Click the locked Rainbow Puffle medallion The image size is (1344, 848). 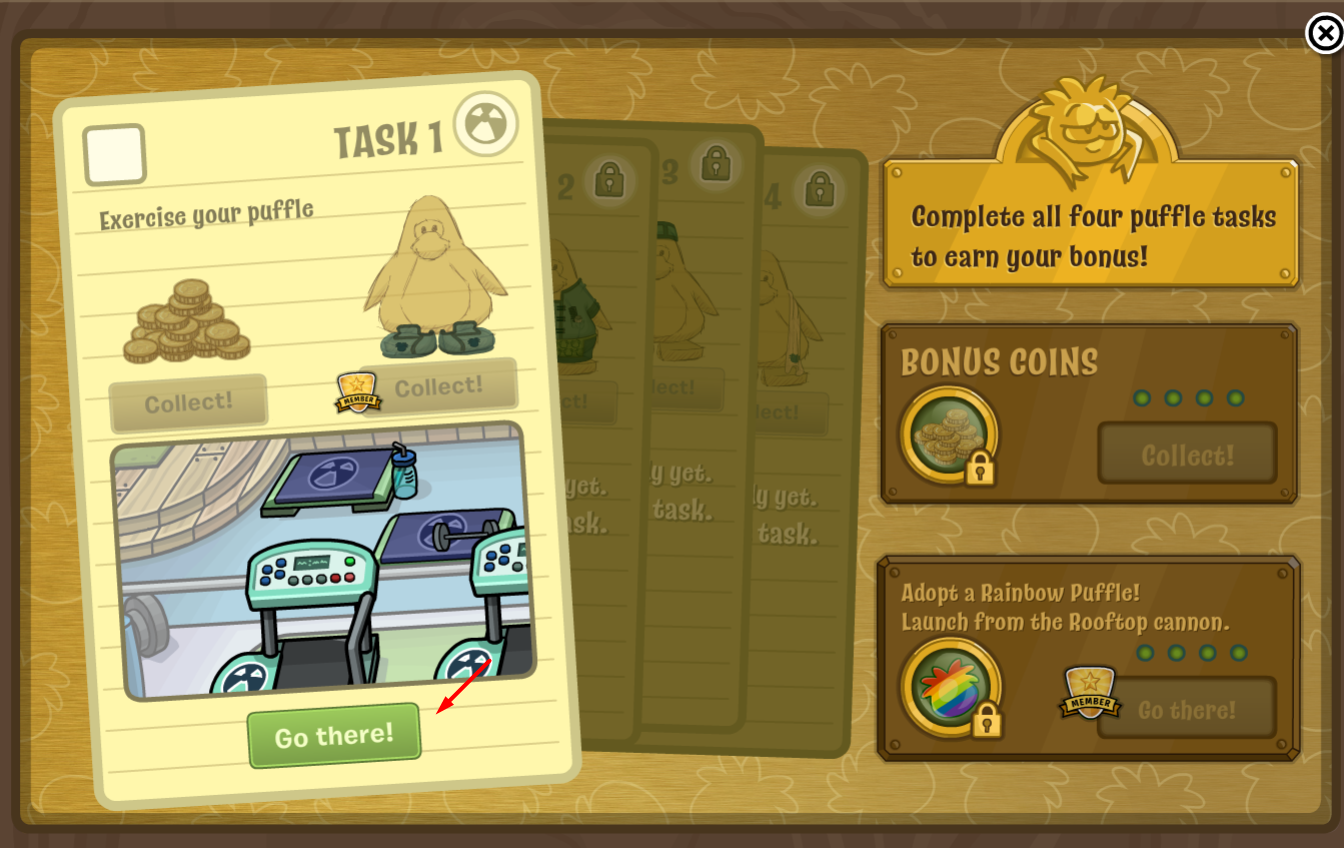pos(948,687)
